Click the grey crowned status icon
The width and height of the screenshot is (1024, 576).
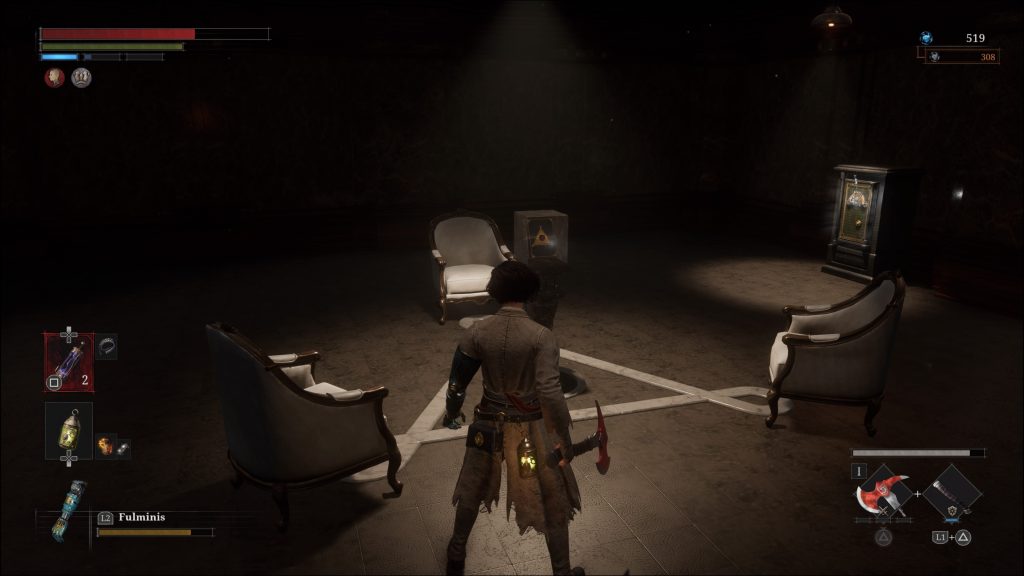81,77
